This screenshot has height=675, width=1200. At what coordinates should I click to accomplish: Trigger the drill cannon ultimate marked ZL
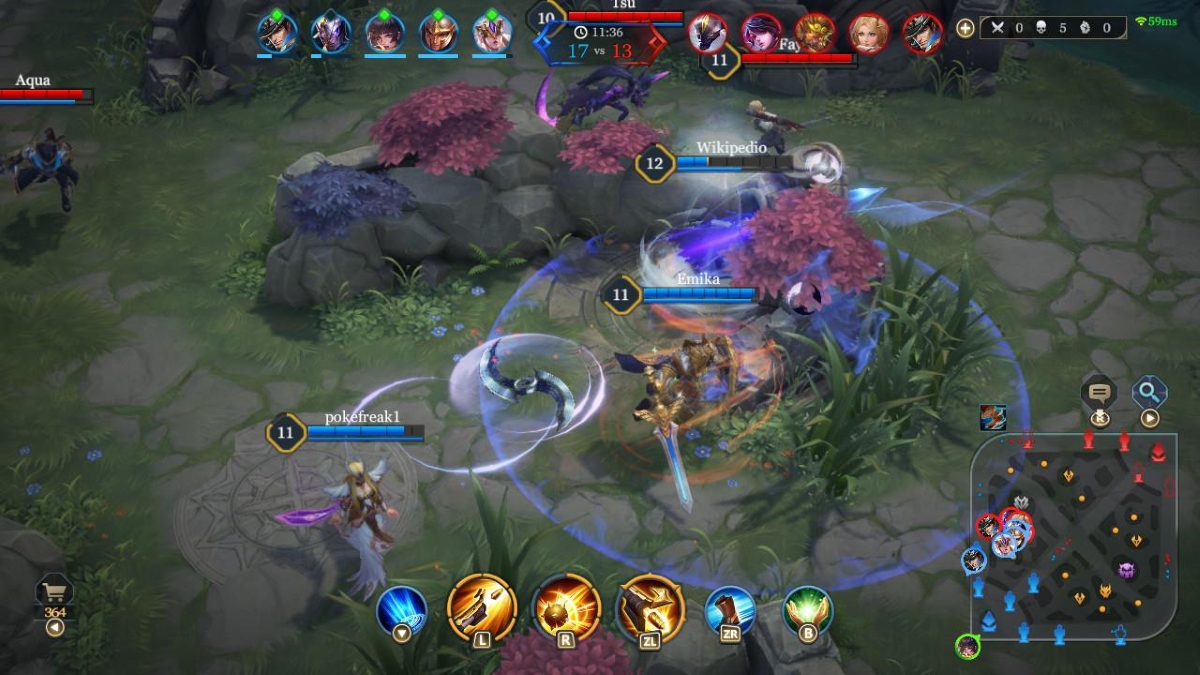651,606
